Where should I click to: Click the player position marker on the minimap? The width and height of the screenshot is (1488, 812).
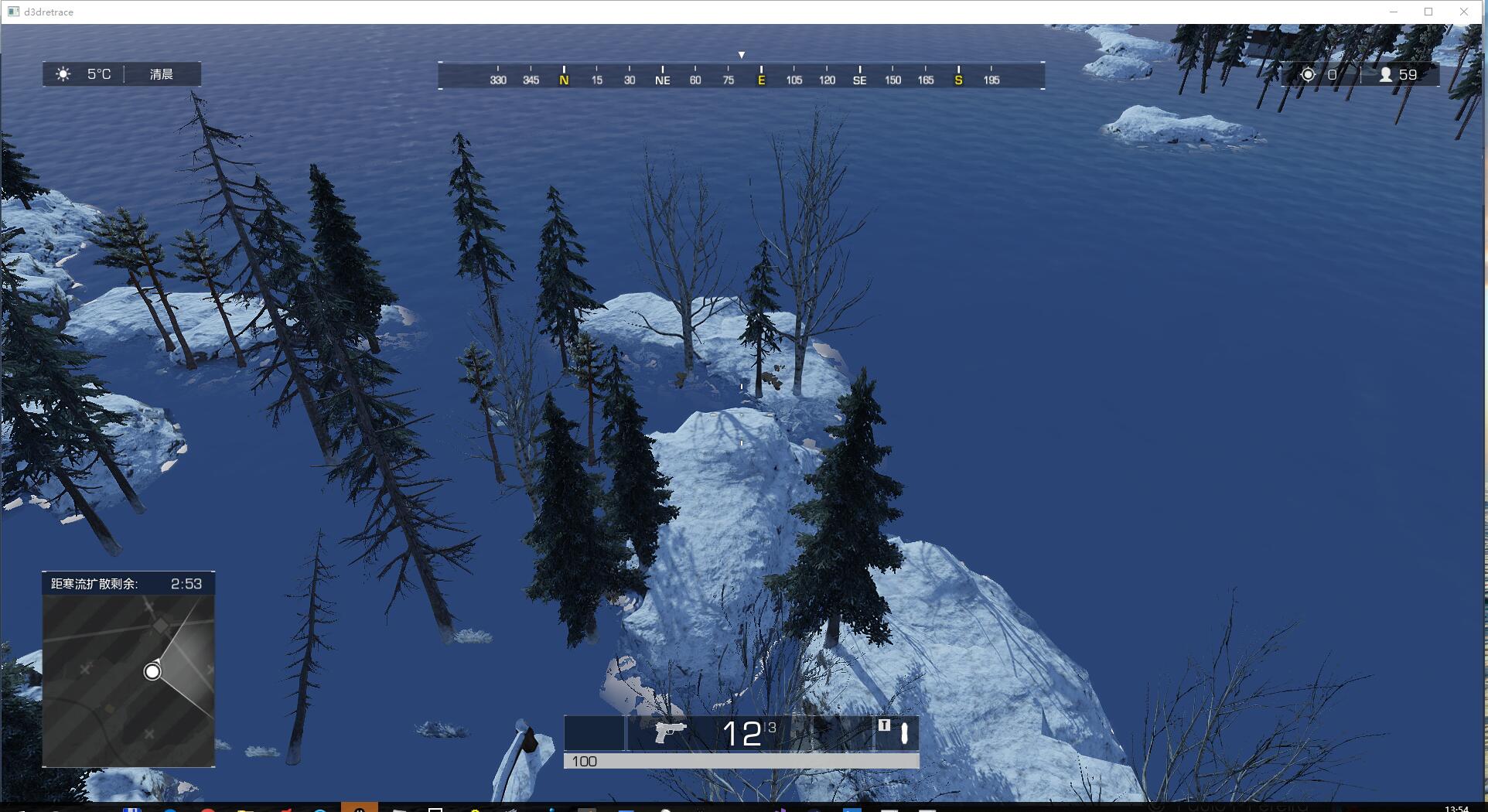coord(152,671)
